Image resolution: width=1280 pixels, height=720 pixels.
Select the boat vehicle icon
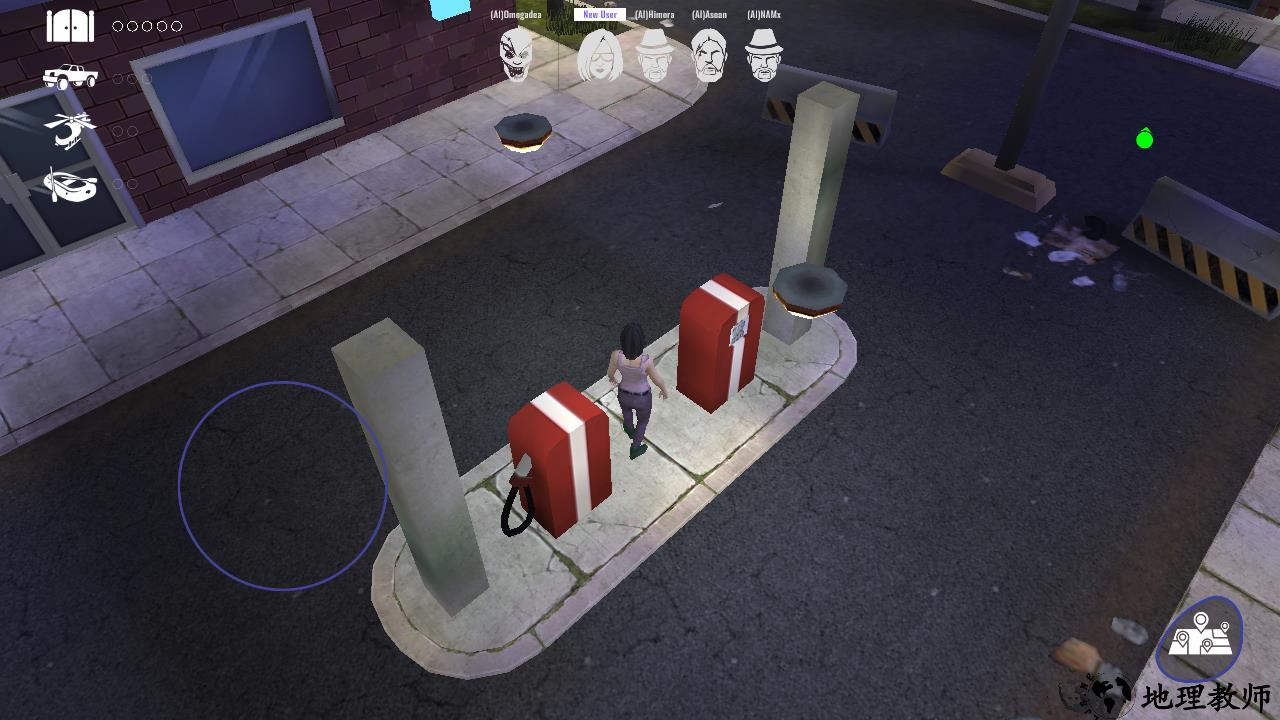[x=68, y=187]
